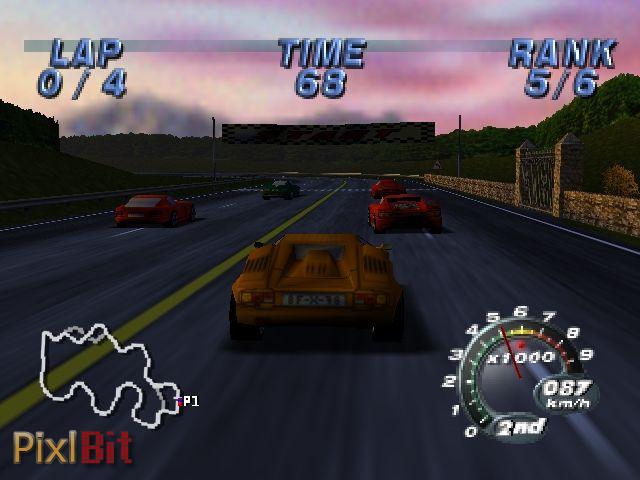Select the P1 marker on the minimap
Screen dimensions: 640x480
coord(187,401)
